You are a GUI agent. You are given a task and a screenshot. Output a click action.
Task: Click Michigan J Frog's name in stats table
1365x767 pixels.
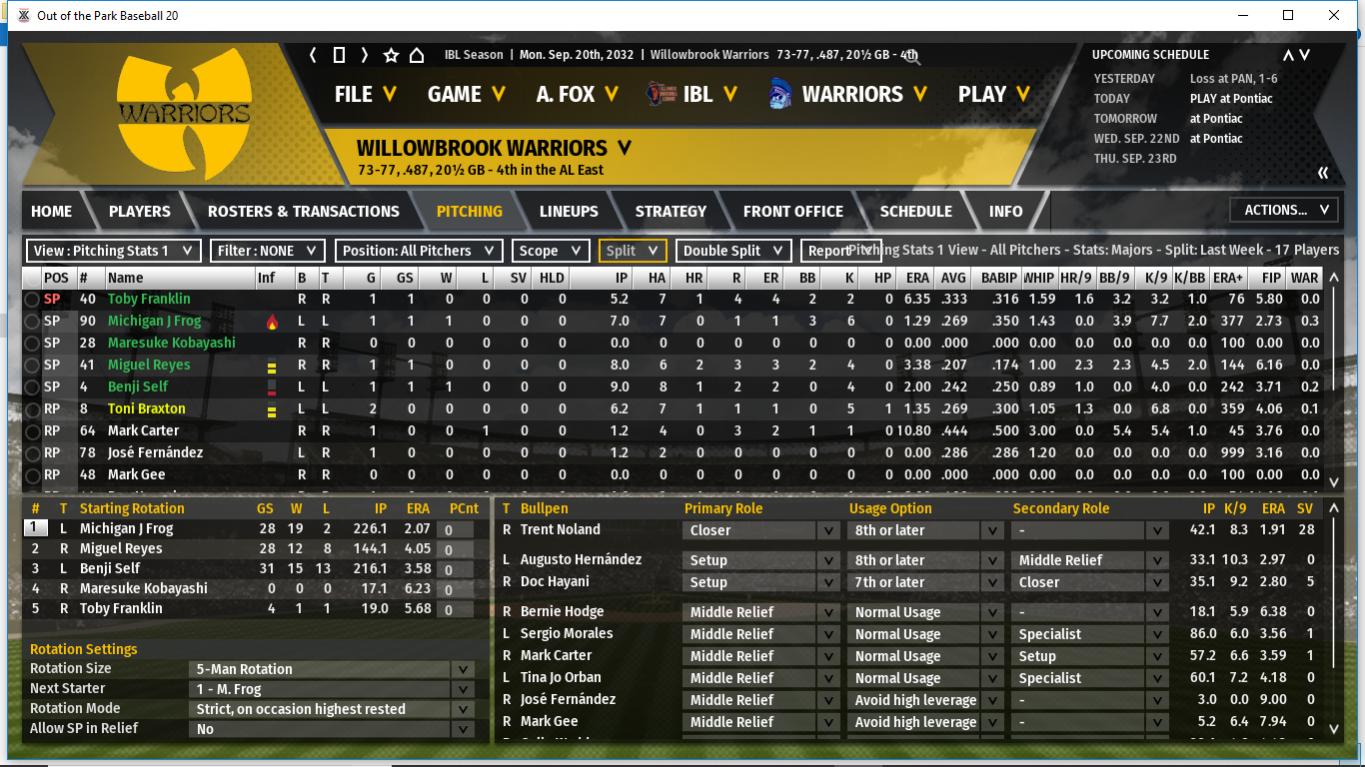click(x=154, y=321)
